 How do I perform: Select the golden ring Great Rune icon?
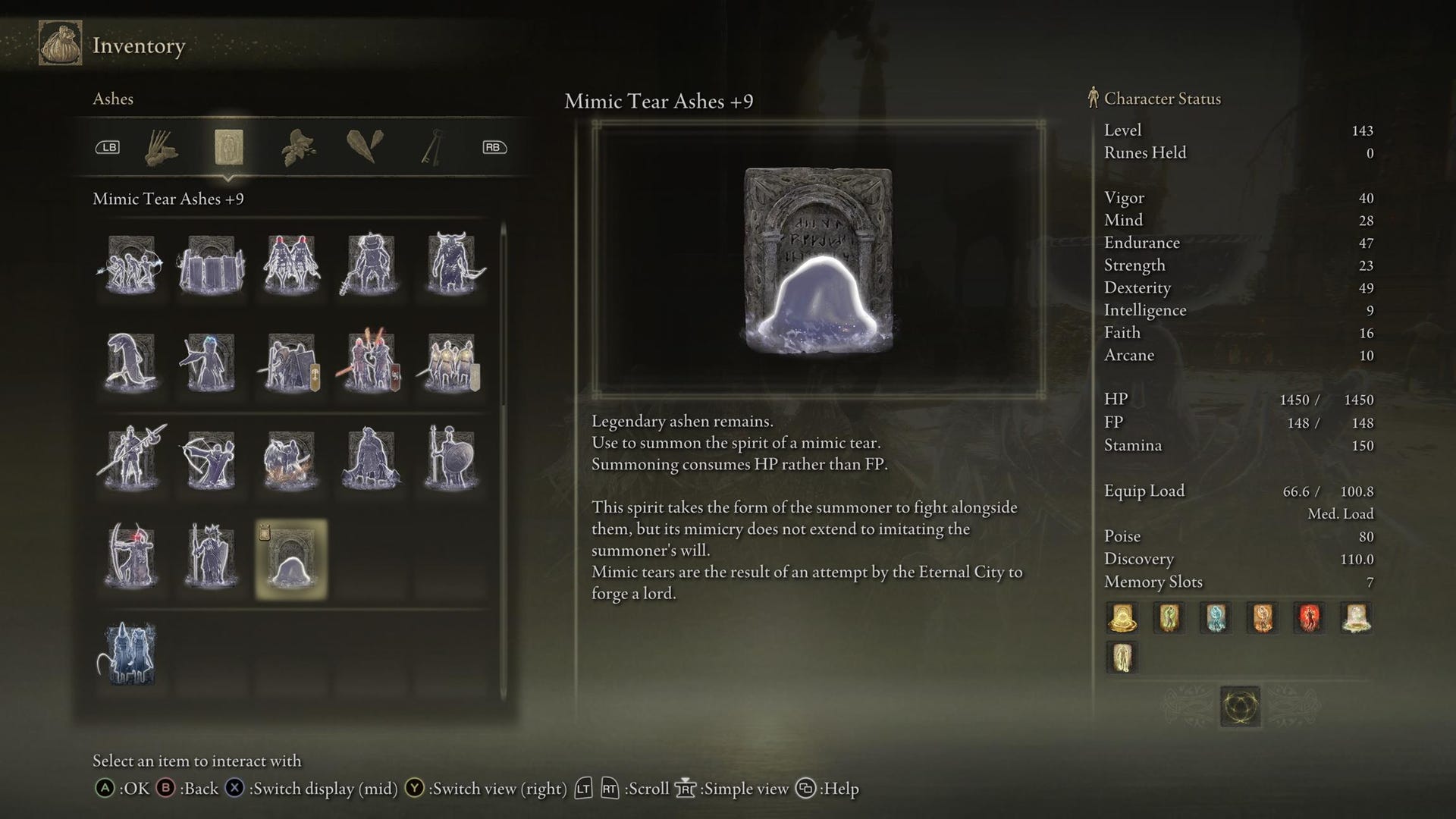coord(1240,707)
